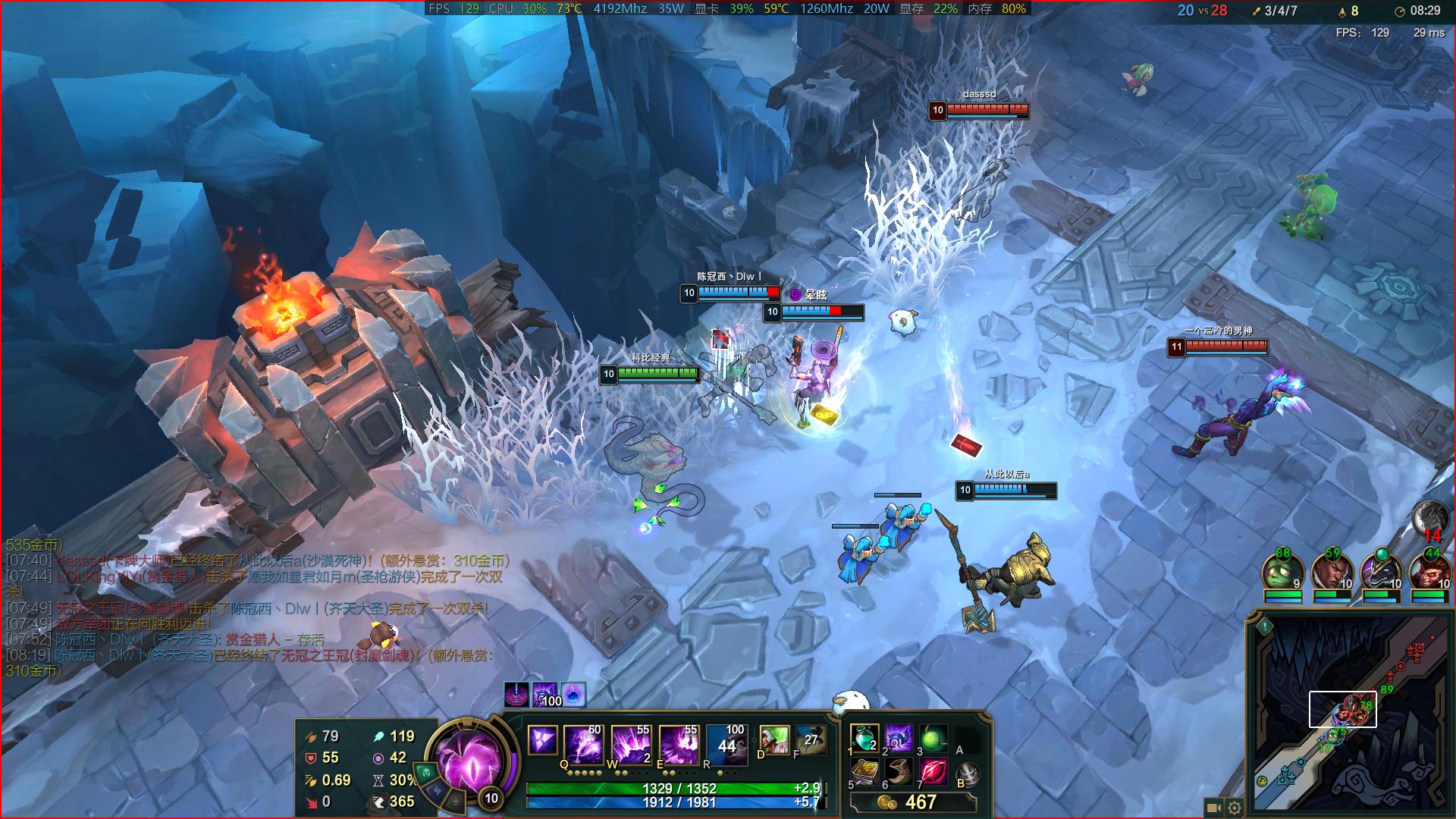The image size is (1456, 819).
Task: Use the green potion in item slot 1
Action: coord(864,738)
